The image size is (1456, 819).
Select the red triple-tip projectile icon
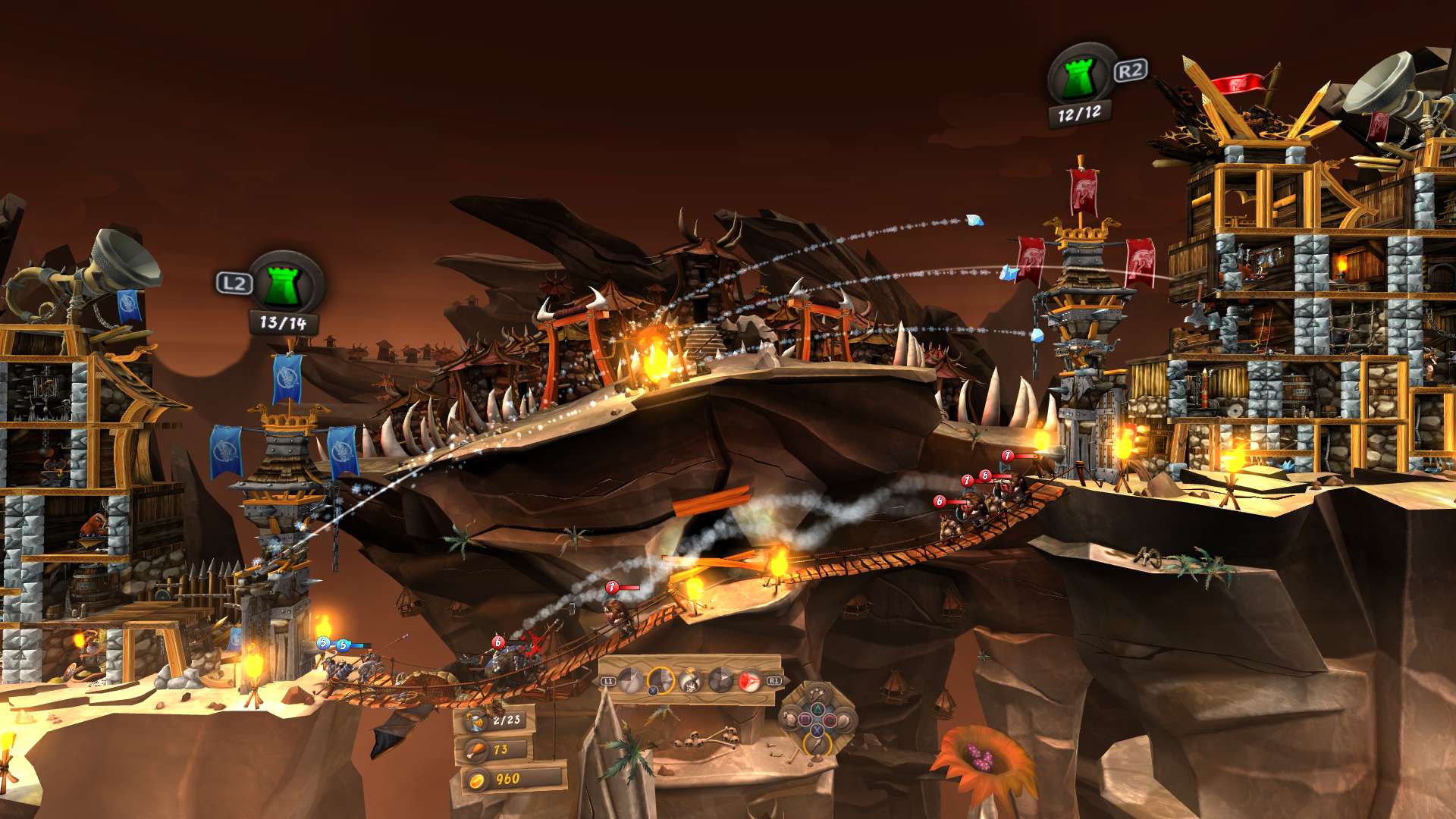coord(750,680)
